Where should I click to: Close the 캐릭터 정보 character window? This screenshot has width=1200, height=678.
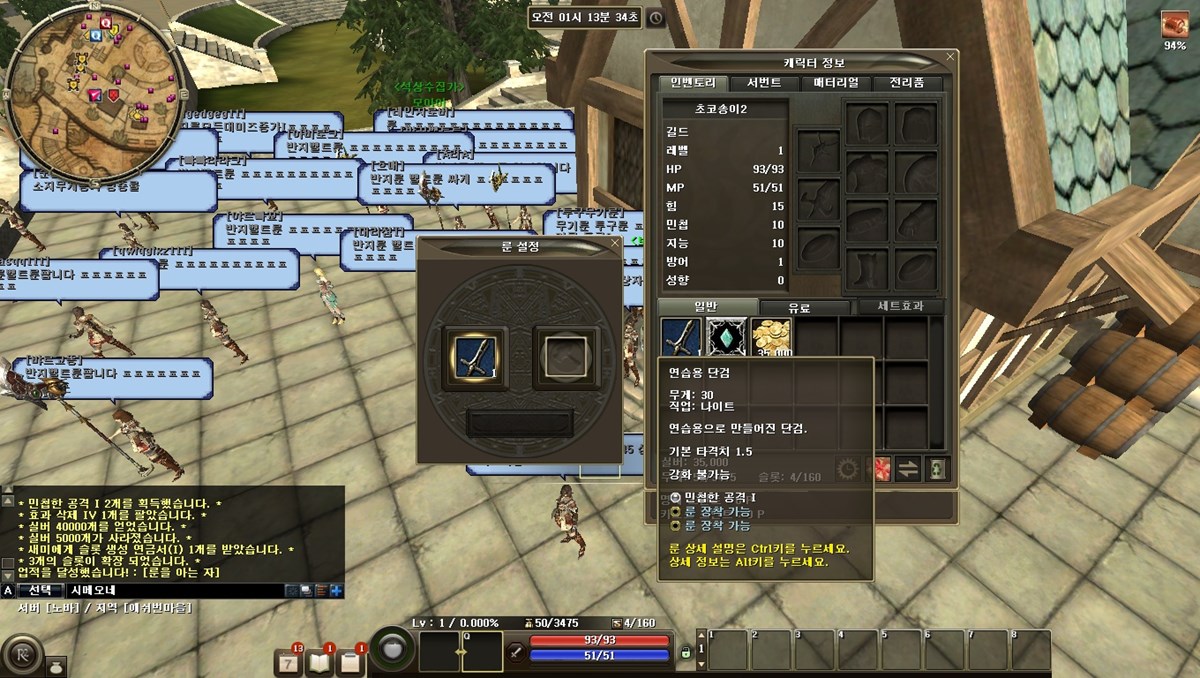tap(950, 57)
